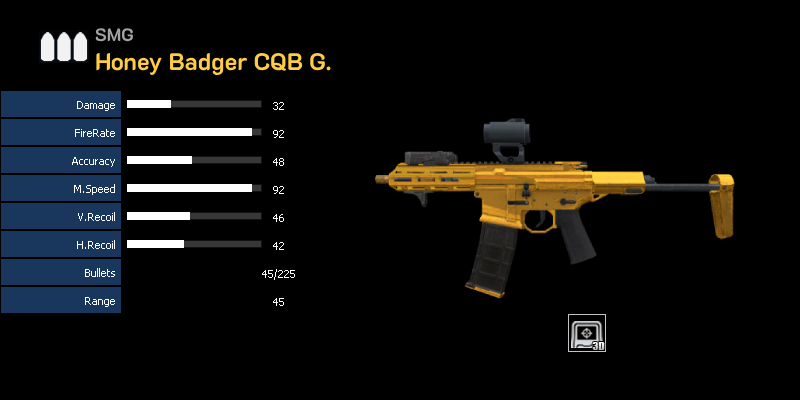Open the 3D weapon preview icon
The image size is (800, 400).
[587, 333]
